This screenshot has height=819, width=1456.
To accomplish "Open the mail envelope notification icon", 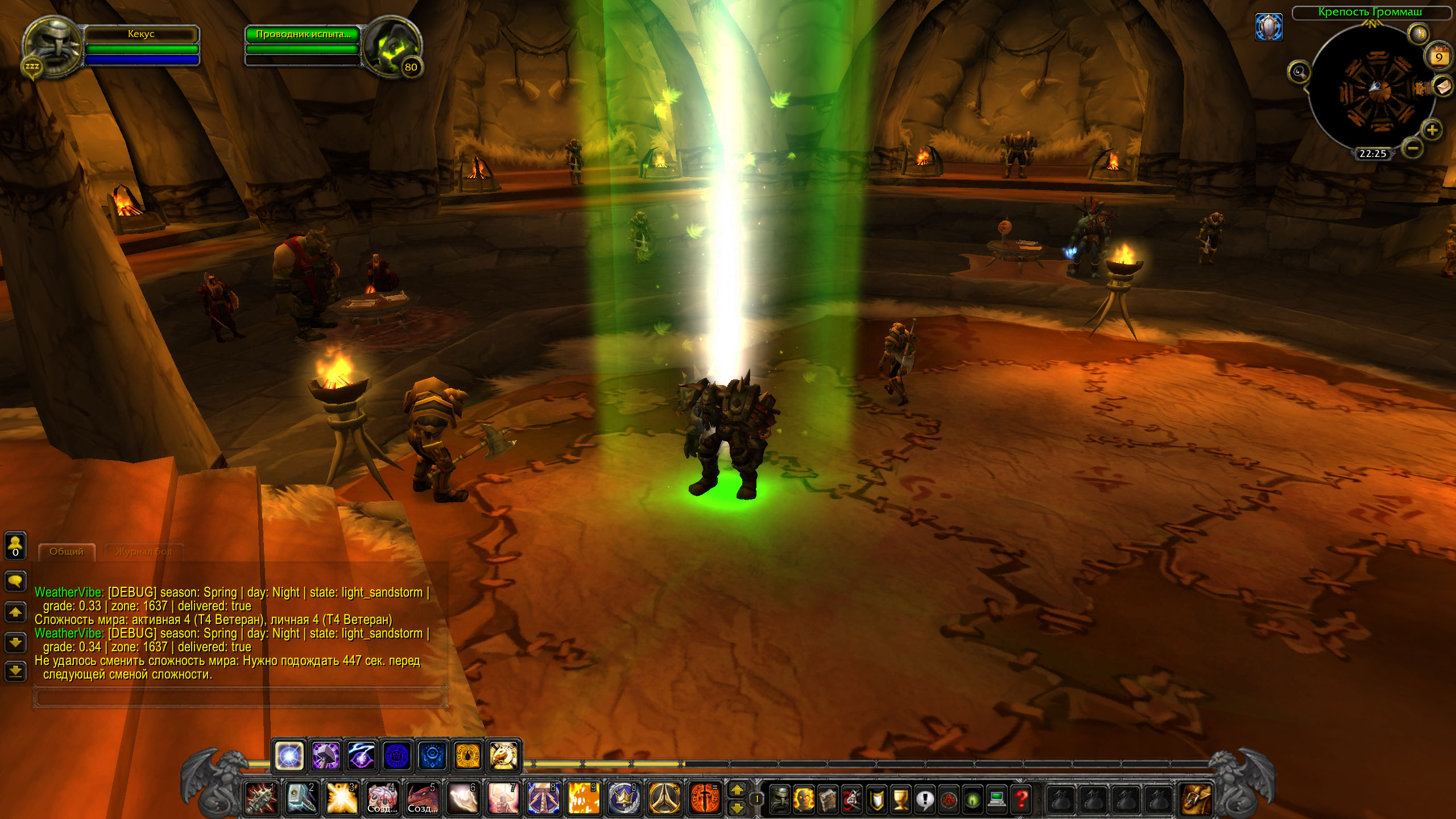I will (1443, 87).
